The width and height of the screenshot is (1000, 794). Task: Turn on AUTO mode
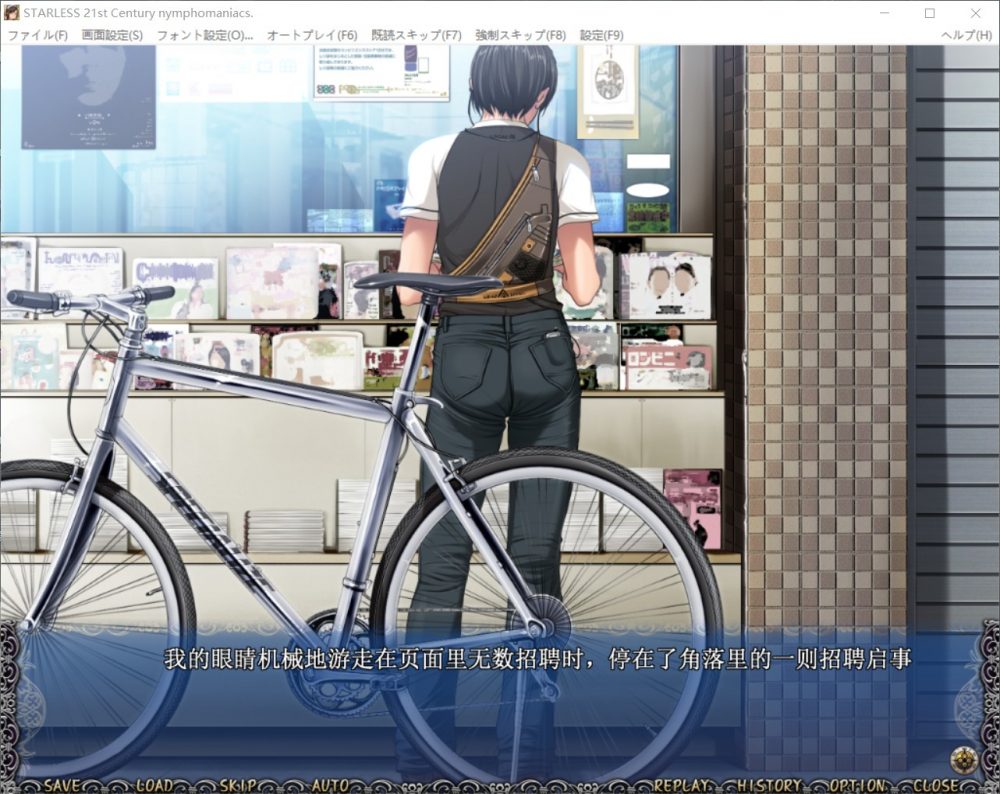click(x=330, y=785)
